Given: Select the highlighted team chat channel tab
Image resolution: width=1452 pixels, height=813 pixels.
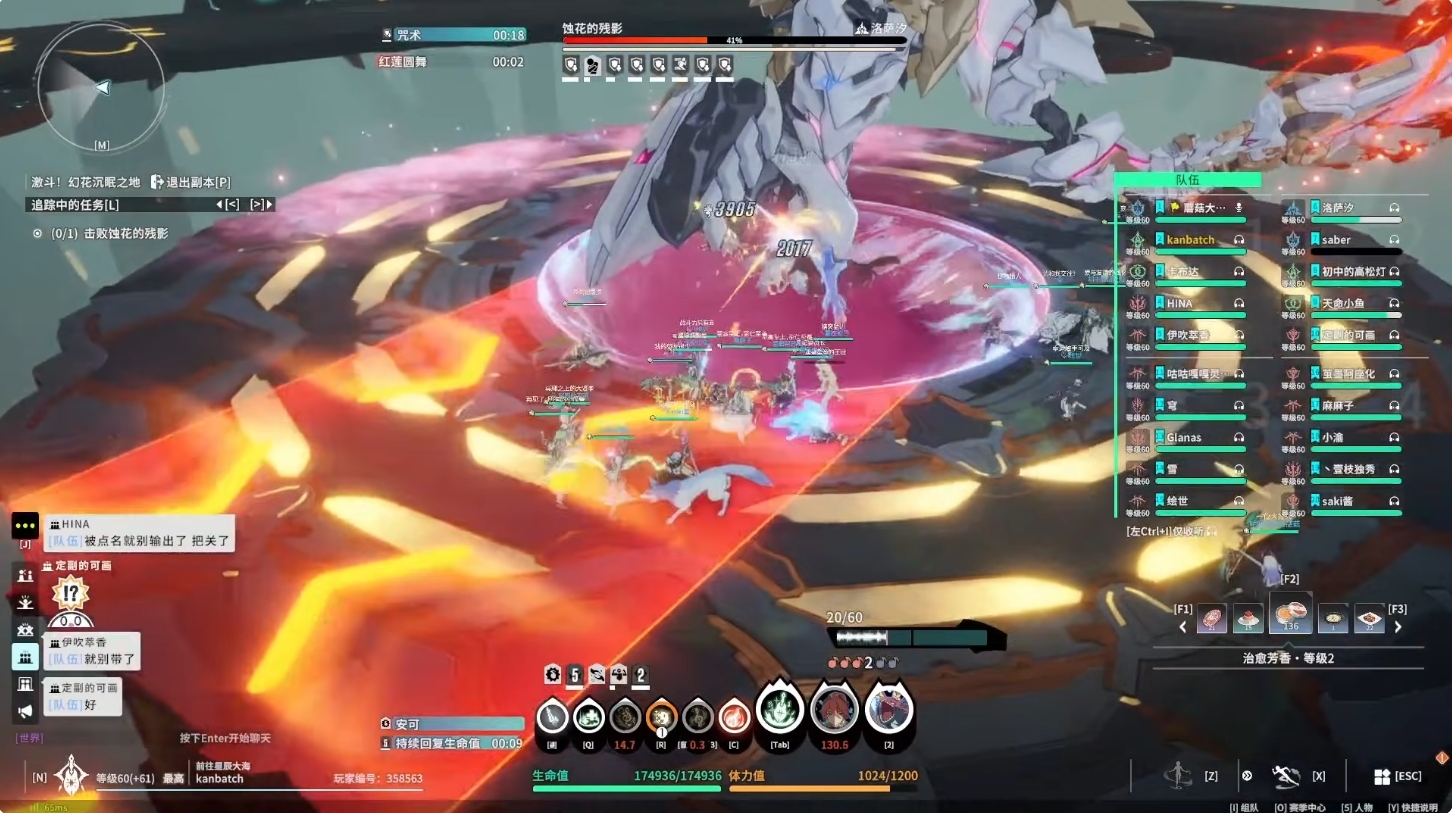Looking at the screenshot, I should point(25,657).
